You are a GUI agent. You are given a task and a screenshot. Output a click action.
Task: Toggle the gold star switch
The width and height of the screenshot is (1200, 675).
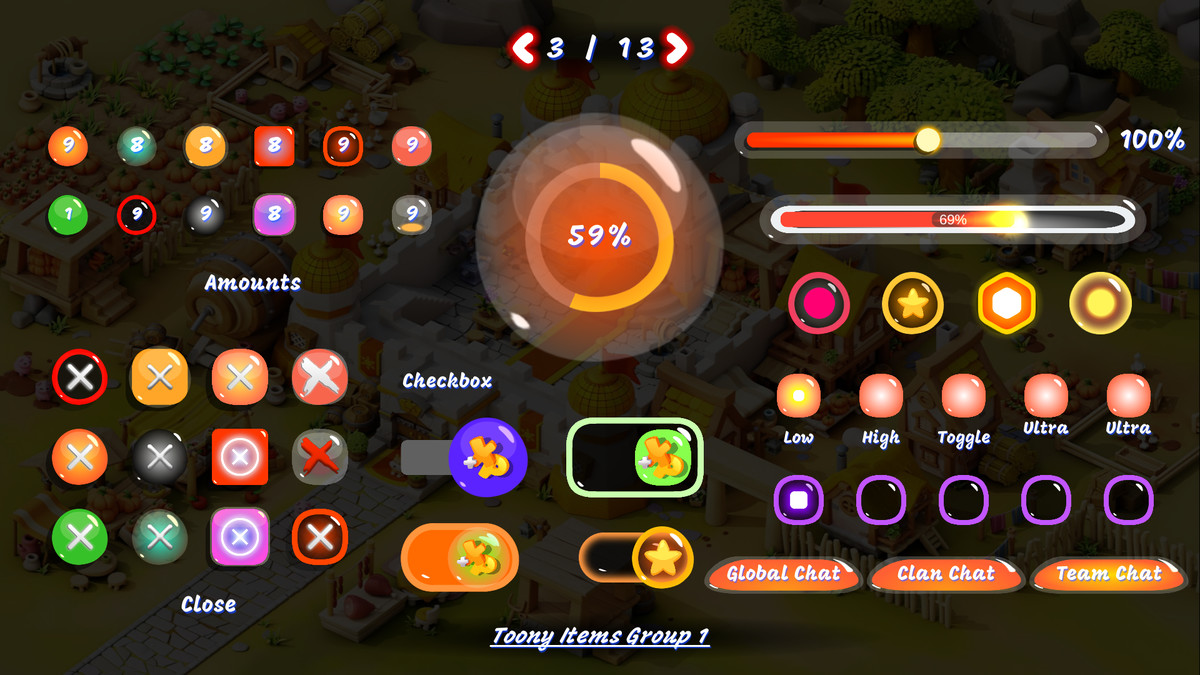click(636, 557)
